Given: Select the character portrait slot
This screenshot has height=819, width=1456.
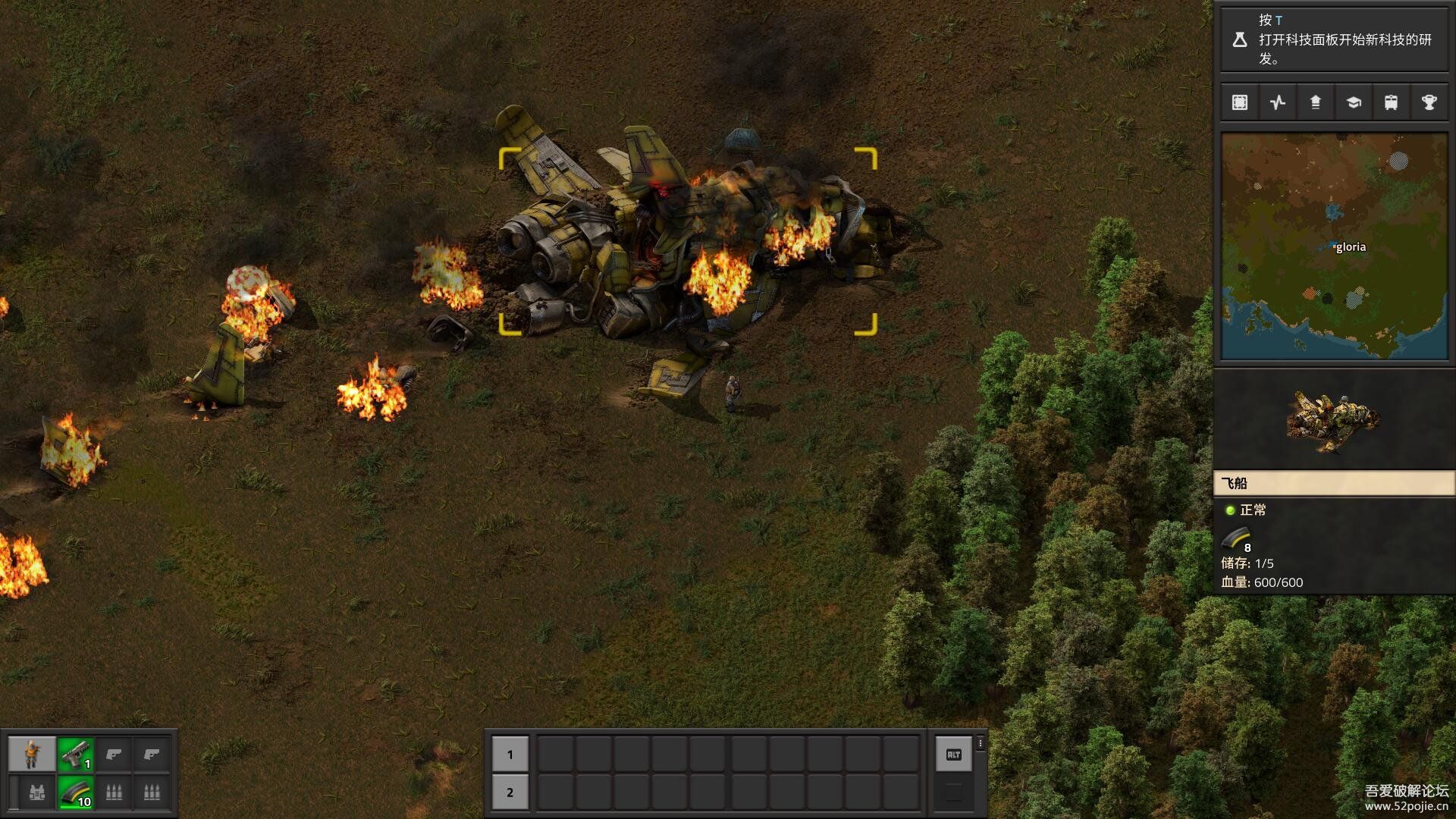Looking at the screenshot, I should coord(32,754).
